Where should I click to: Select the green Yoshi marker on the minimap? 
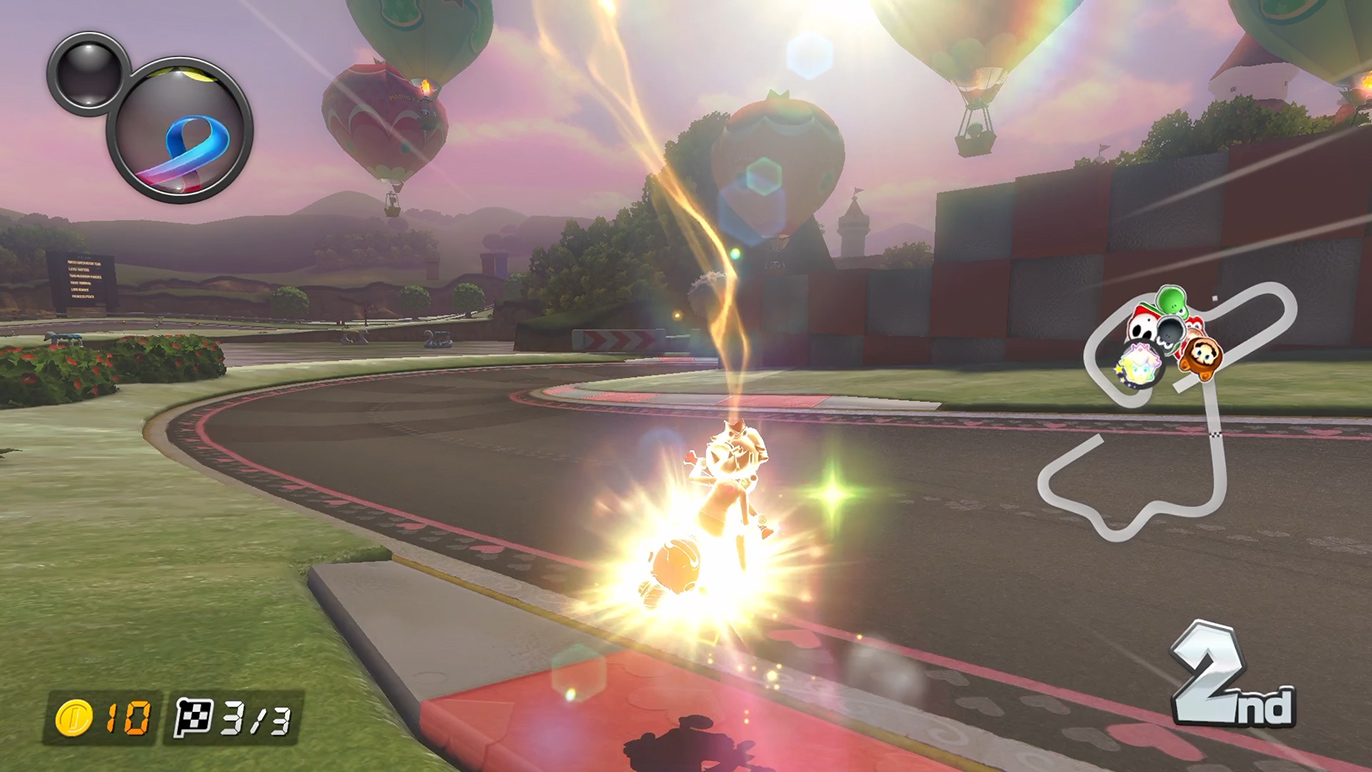1171,300
